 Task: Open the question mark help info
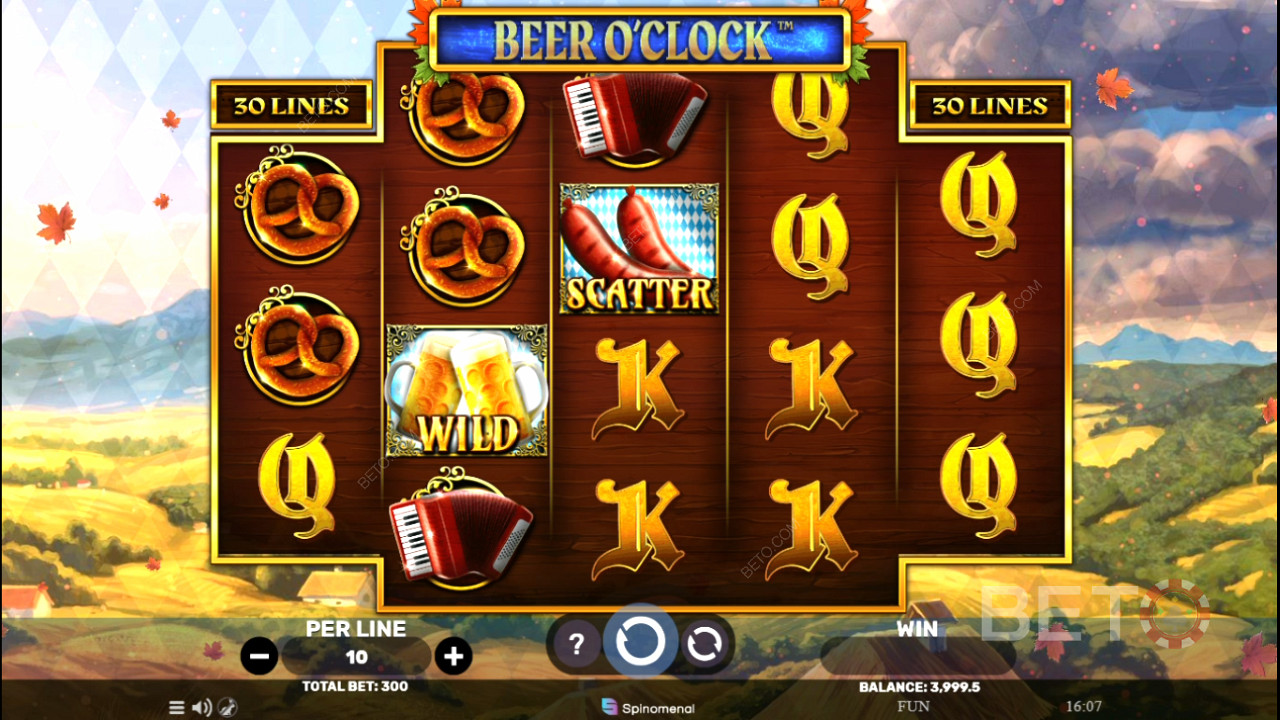click(576, 645)
